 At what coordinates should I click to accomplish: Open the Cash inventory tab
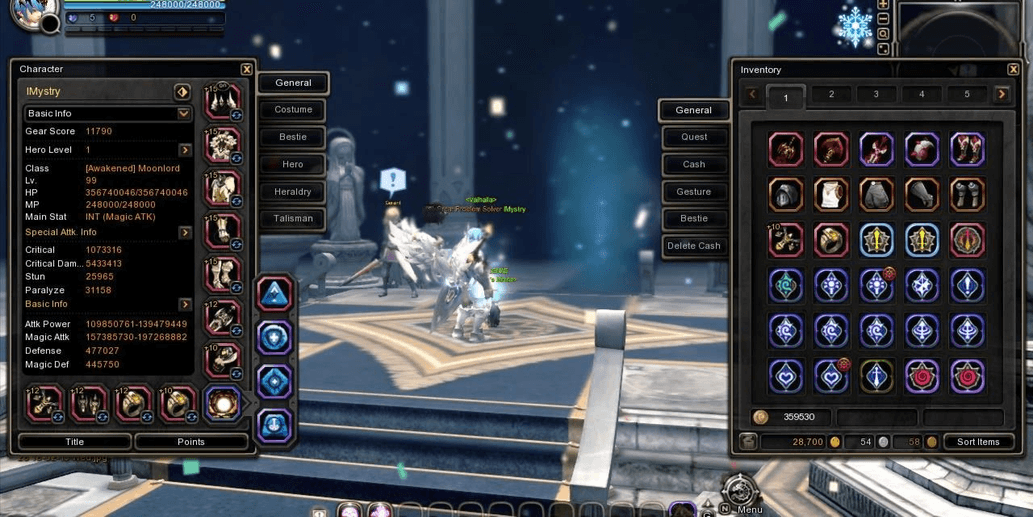(x=694, y=164)
